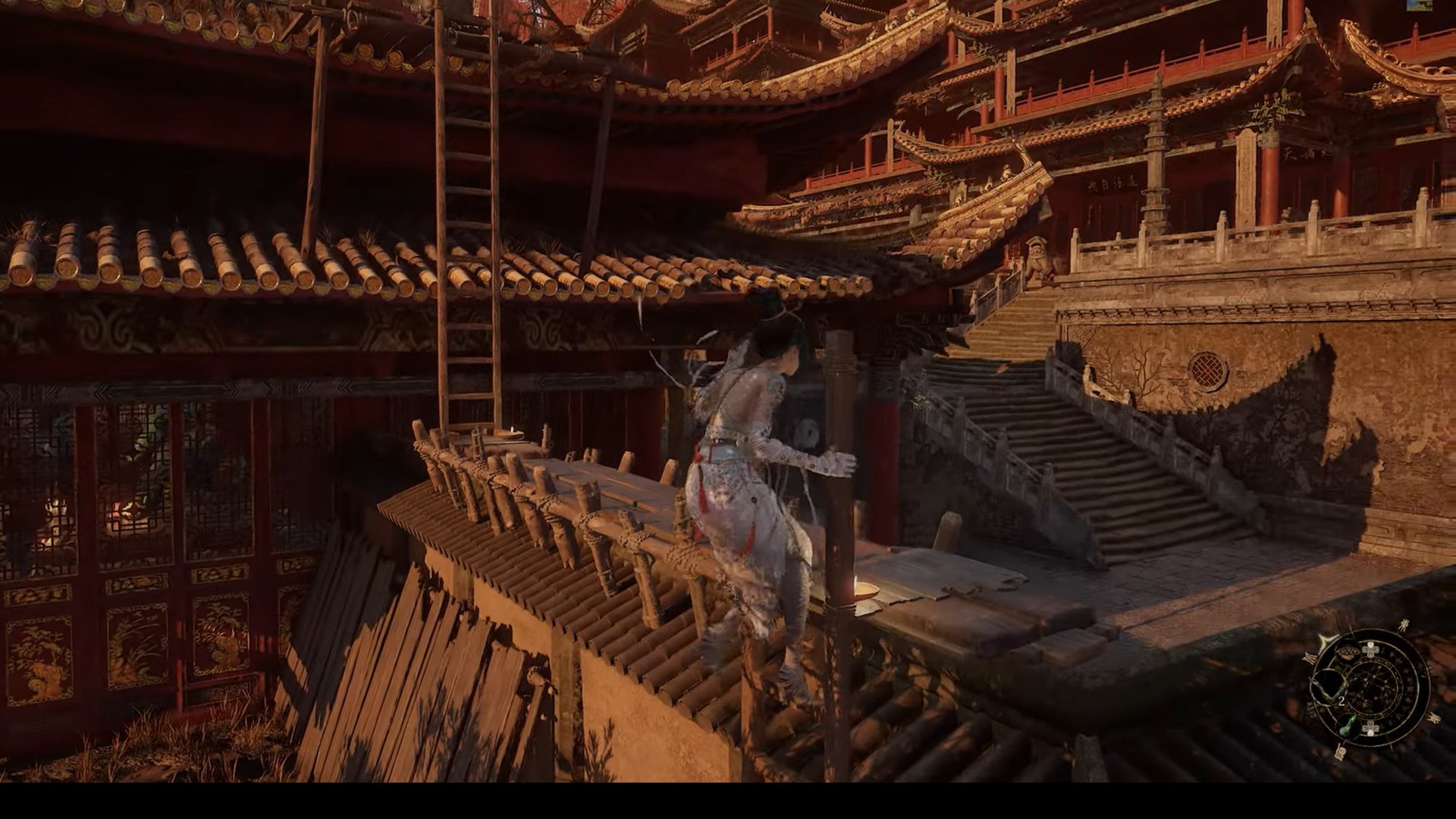Image resolution: width=1456 pixels, height=819 pixels.
Task: Select the lotus seedpod item slot
Action: tap(1348, 653)
